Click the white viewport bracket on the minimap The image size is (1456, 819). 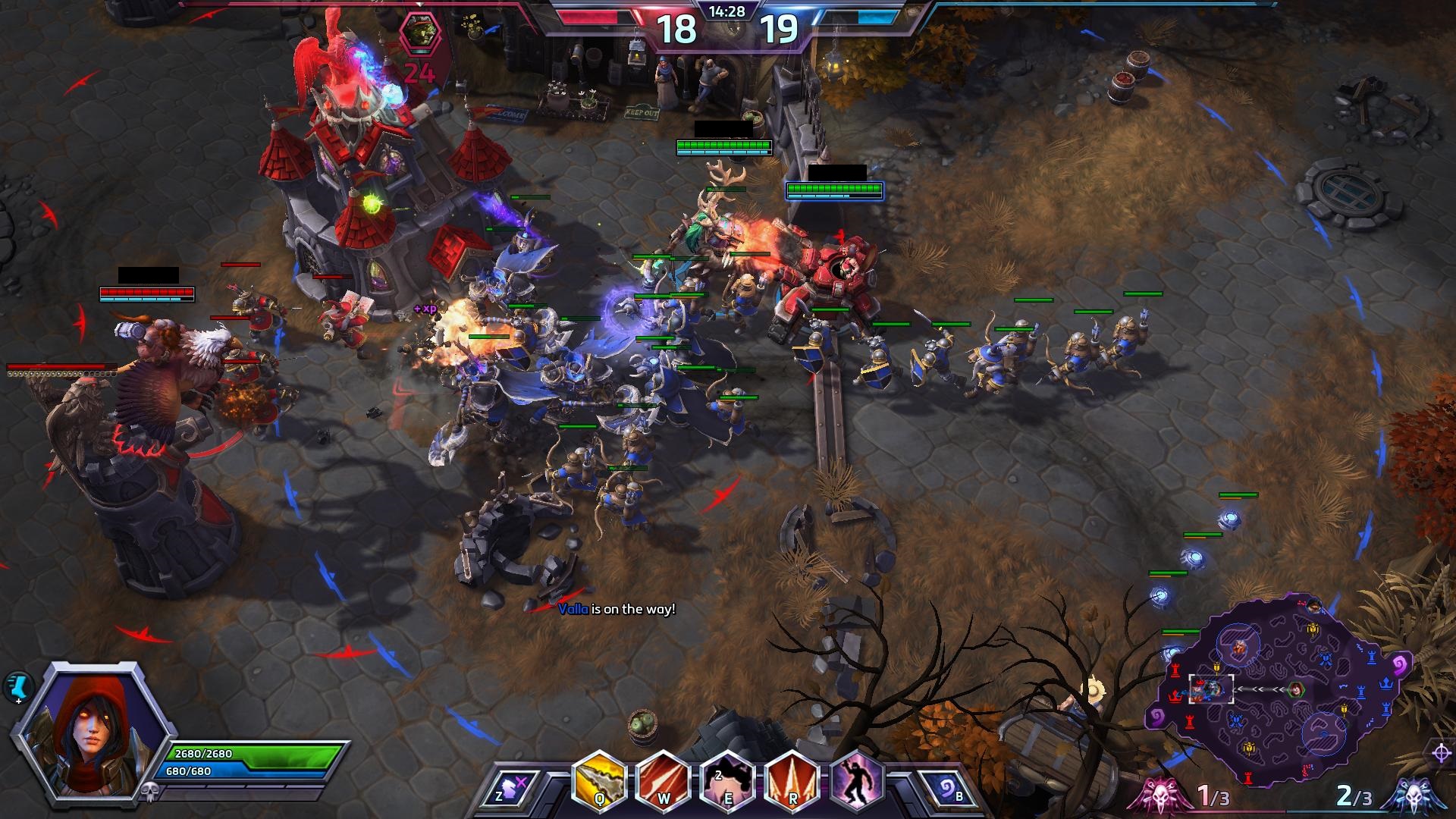click(1211, 689)
